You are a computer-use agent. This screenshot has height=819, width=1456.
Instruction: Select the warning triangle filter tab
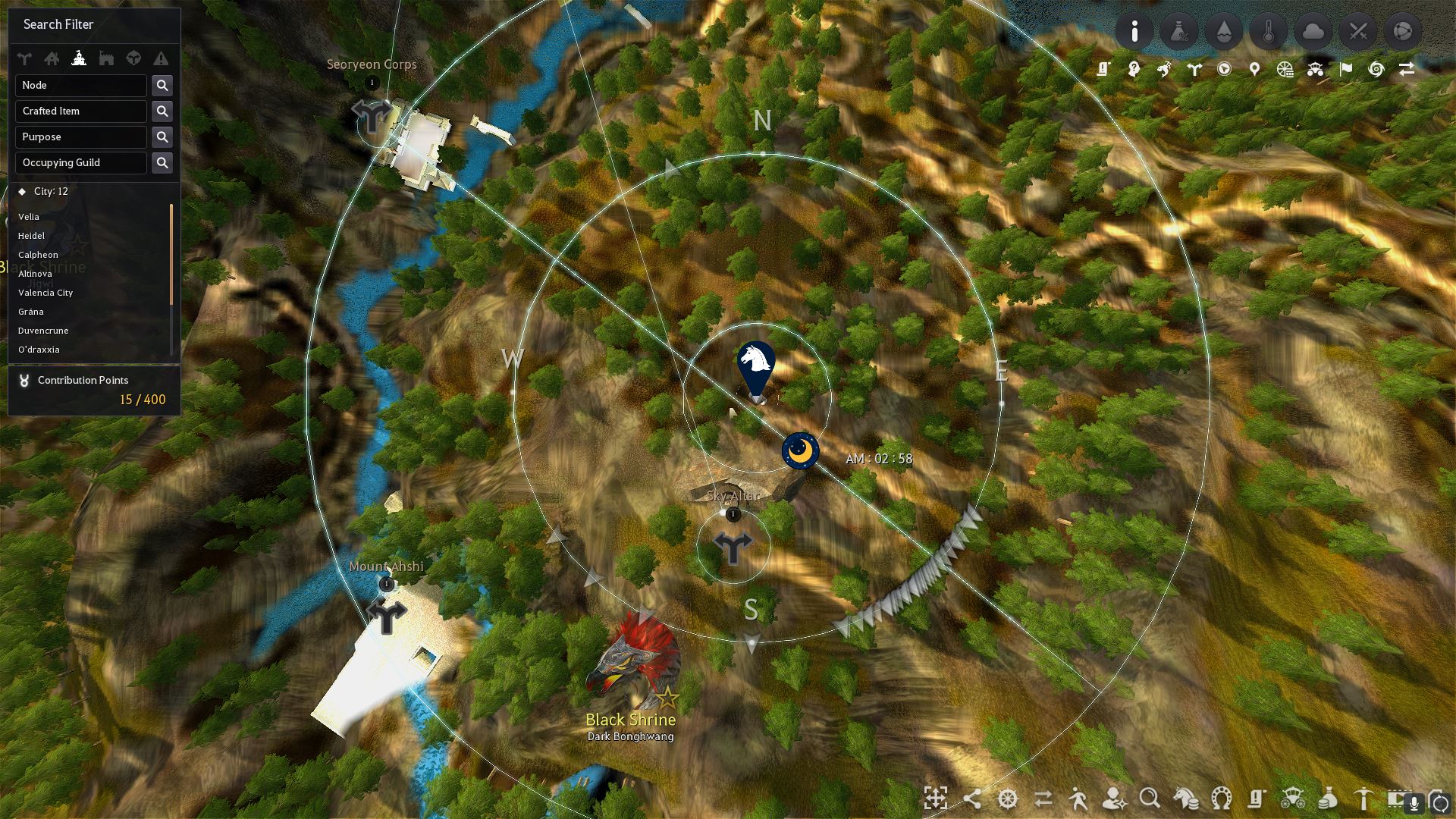160,58
